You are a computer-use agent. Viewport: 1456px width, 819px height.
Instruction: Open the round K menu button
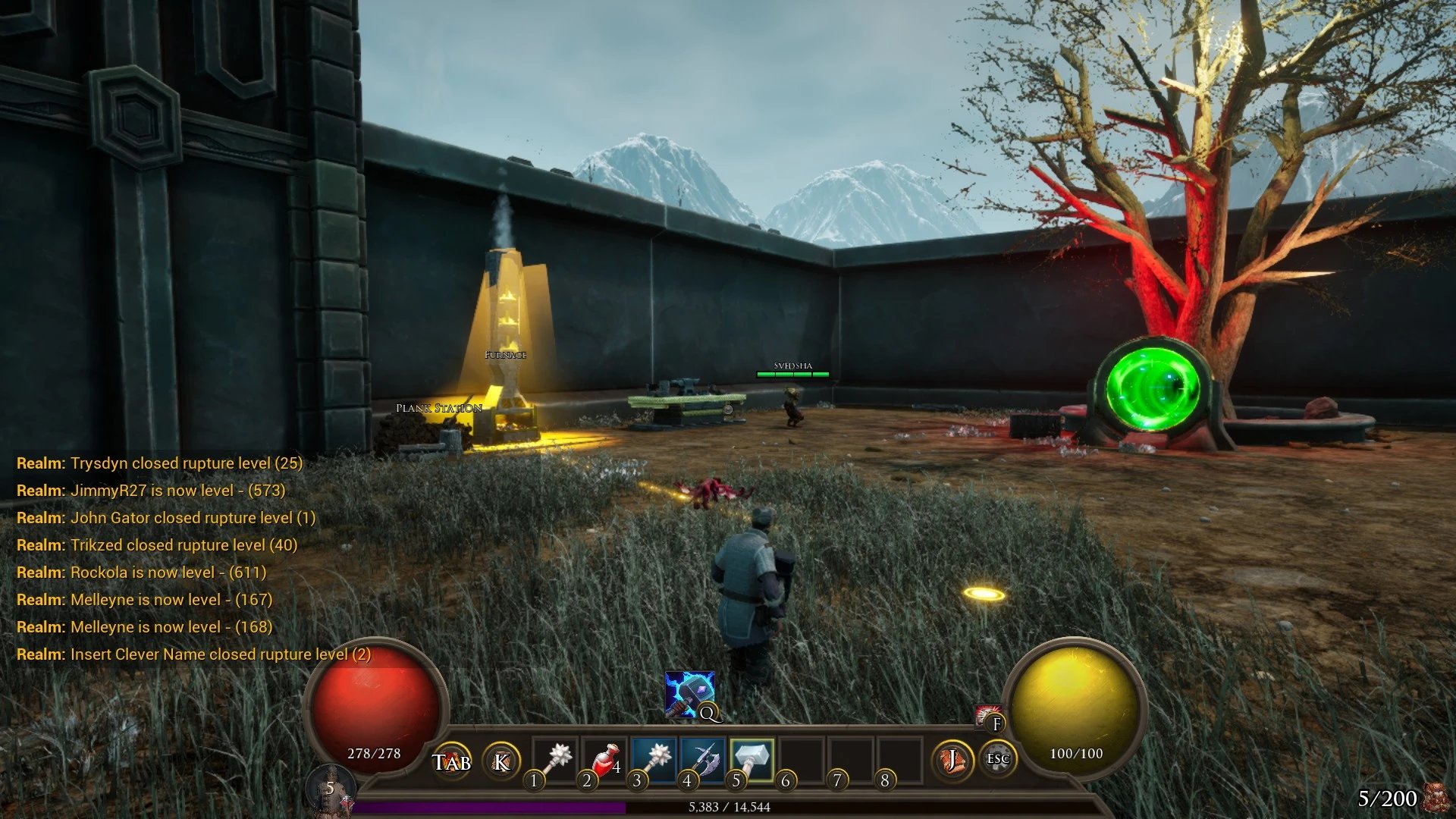[x=501, y=761]
